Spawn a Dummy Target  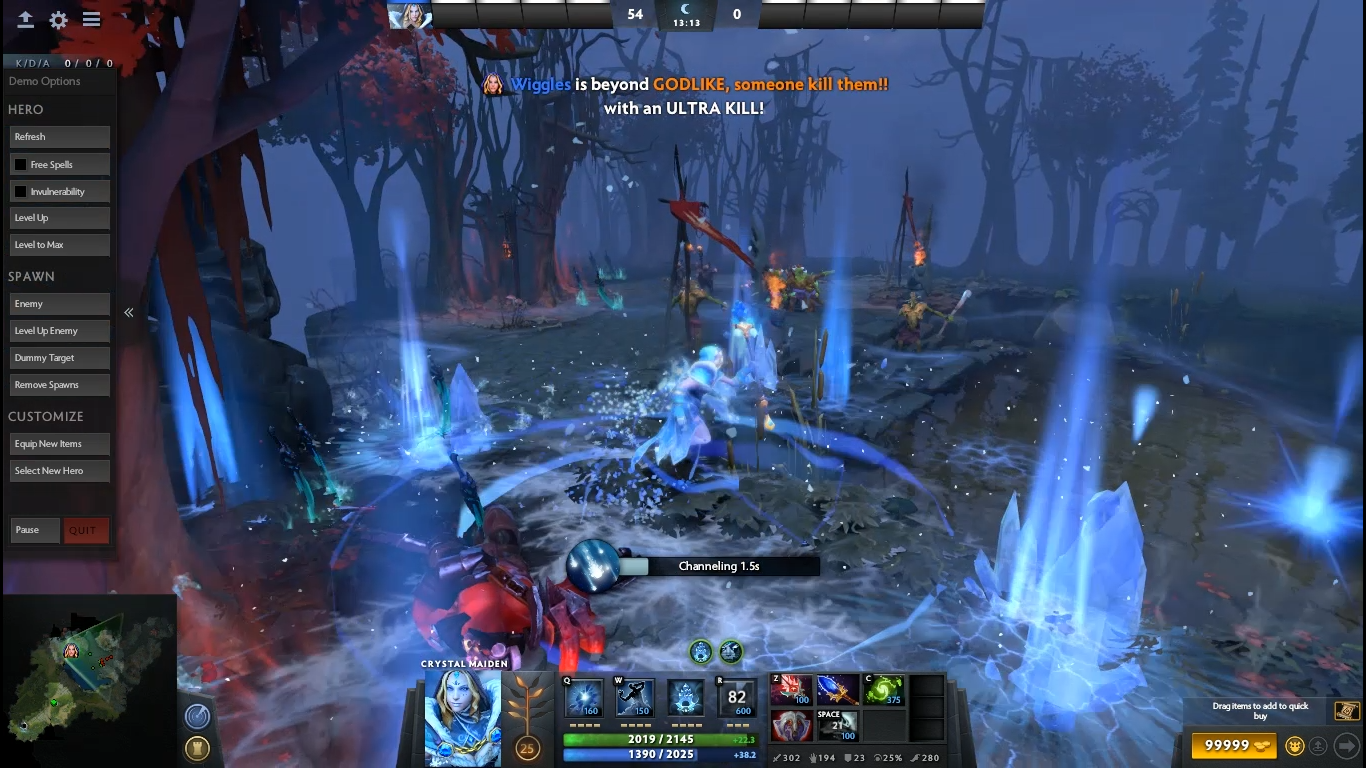point(59,358)
